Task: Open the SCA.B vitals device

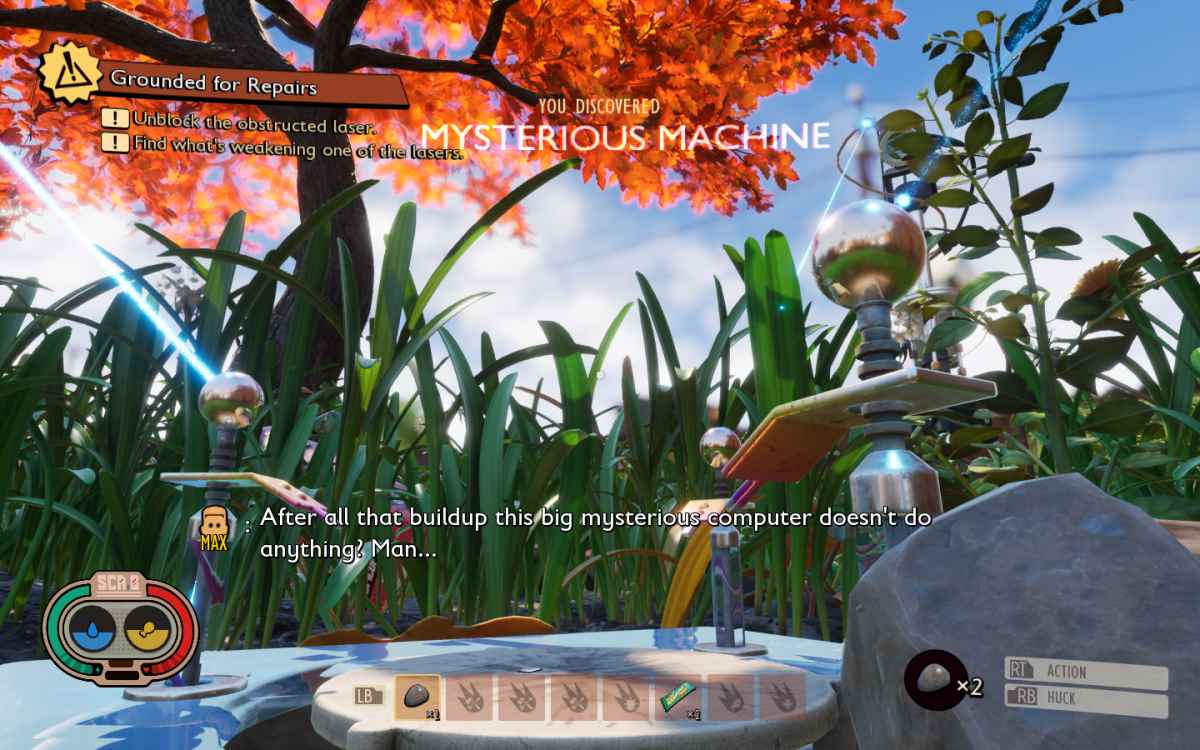Action: [x=121, y=629]
